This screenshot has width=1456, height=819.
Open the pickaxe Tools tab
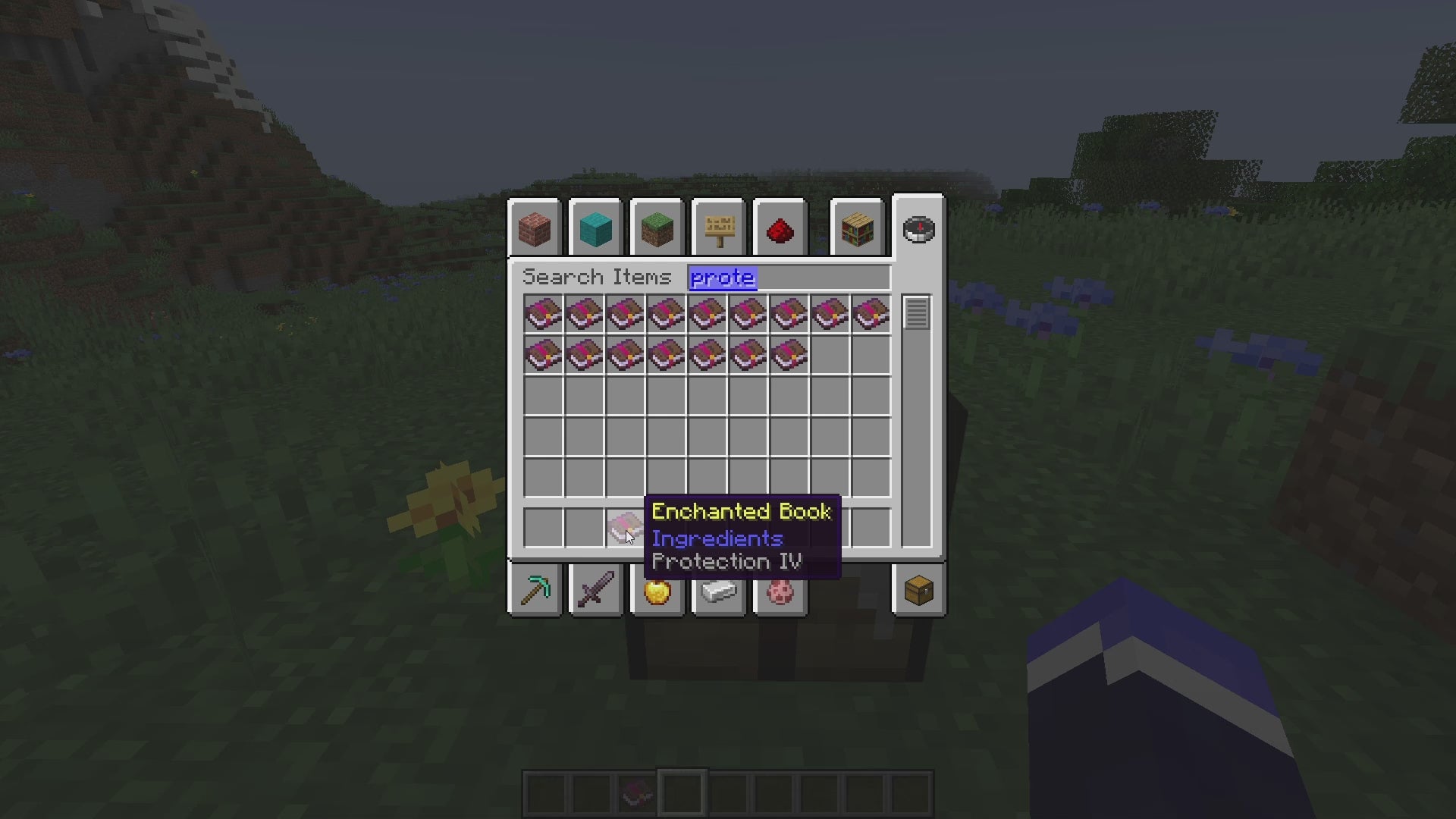535,591
